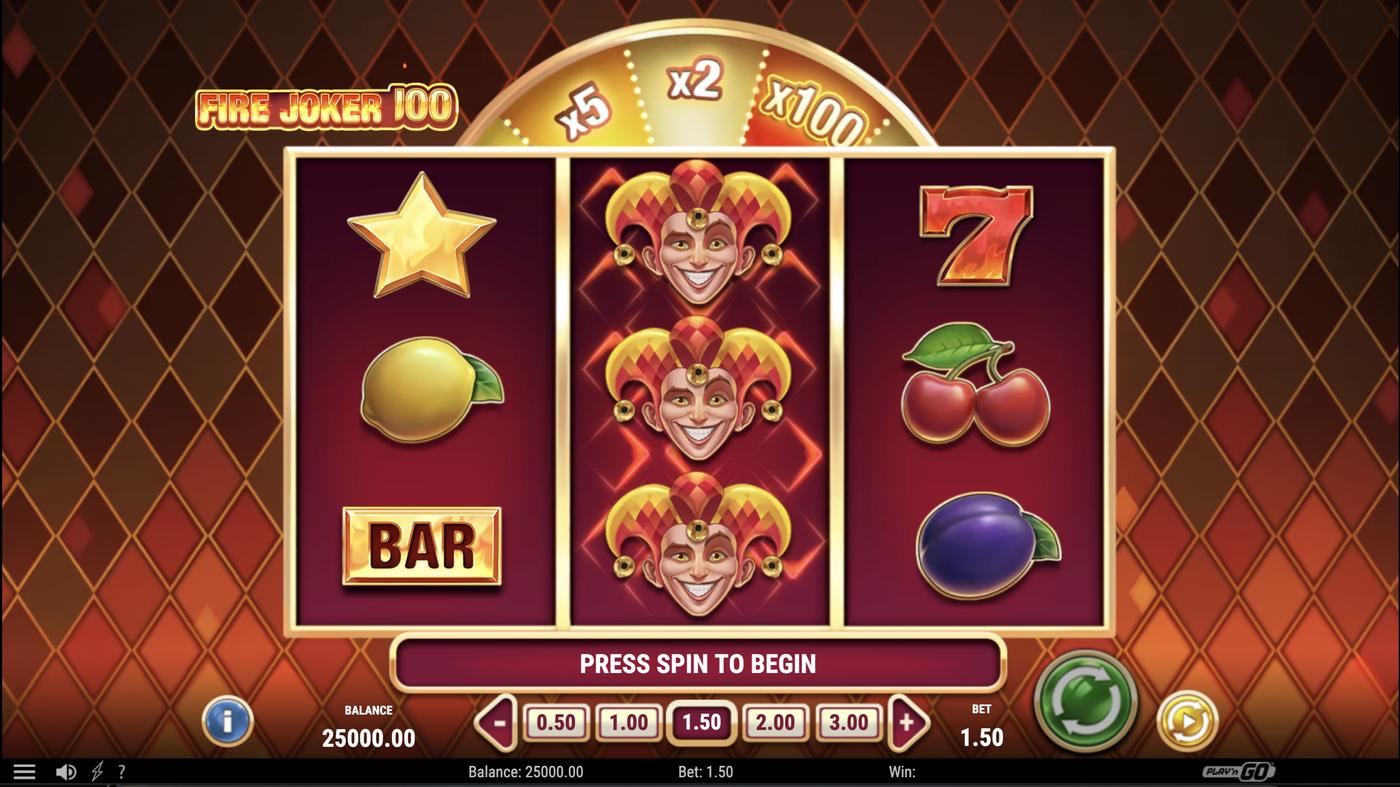Select the 2.00 bet option
This screenshot has height=787, width=1400.
776,720
